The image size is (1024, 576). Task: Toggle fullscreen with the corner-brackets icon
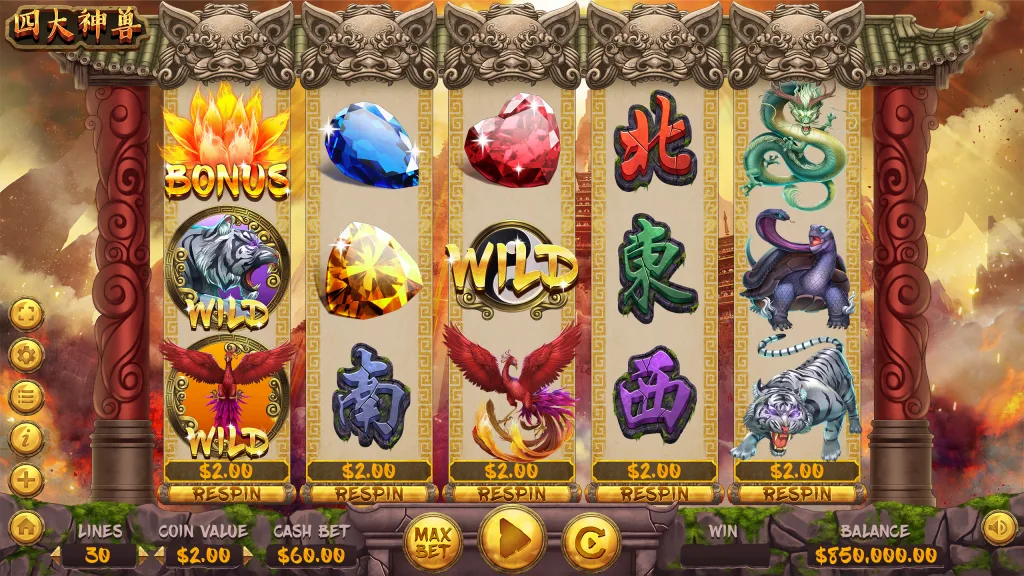(x=27, y=315)
